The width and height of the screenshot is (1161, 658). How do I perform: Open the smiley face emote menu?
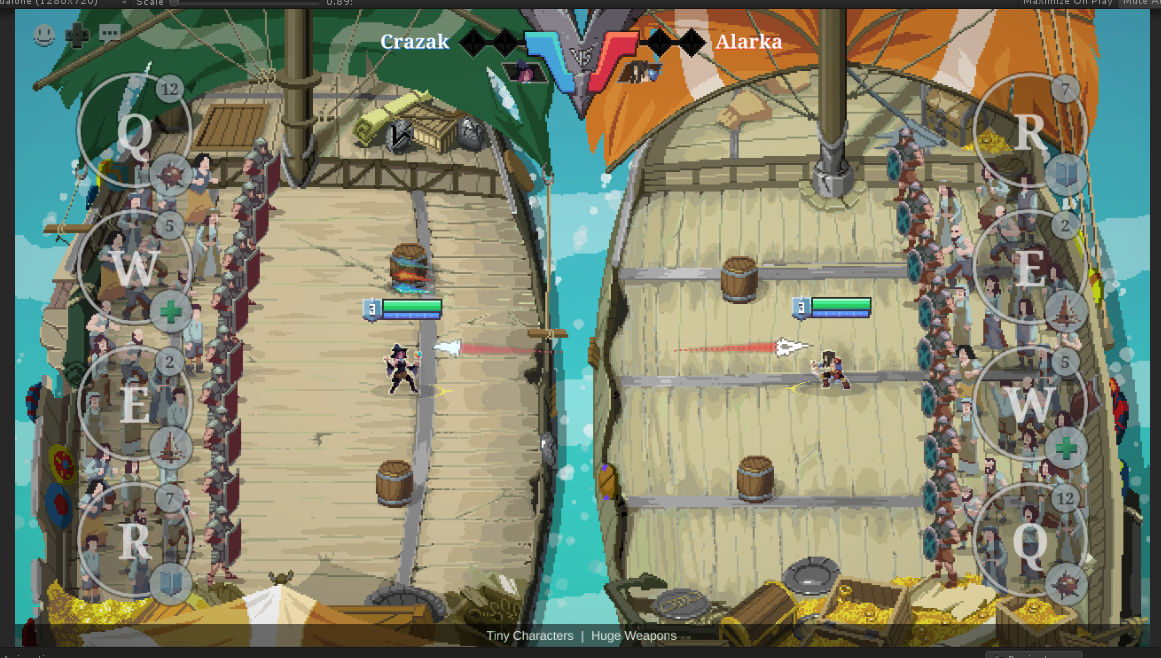click(44, 36)
